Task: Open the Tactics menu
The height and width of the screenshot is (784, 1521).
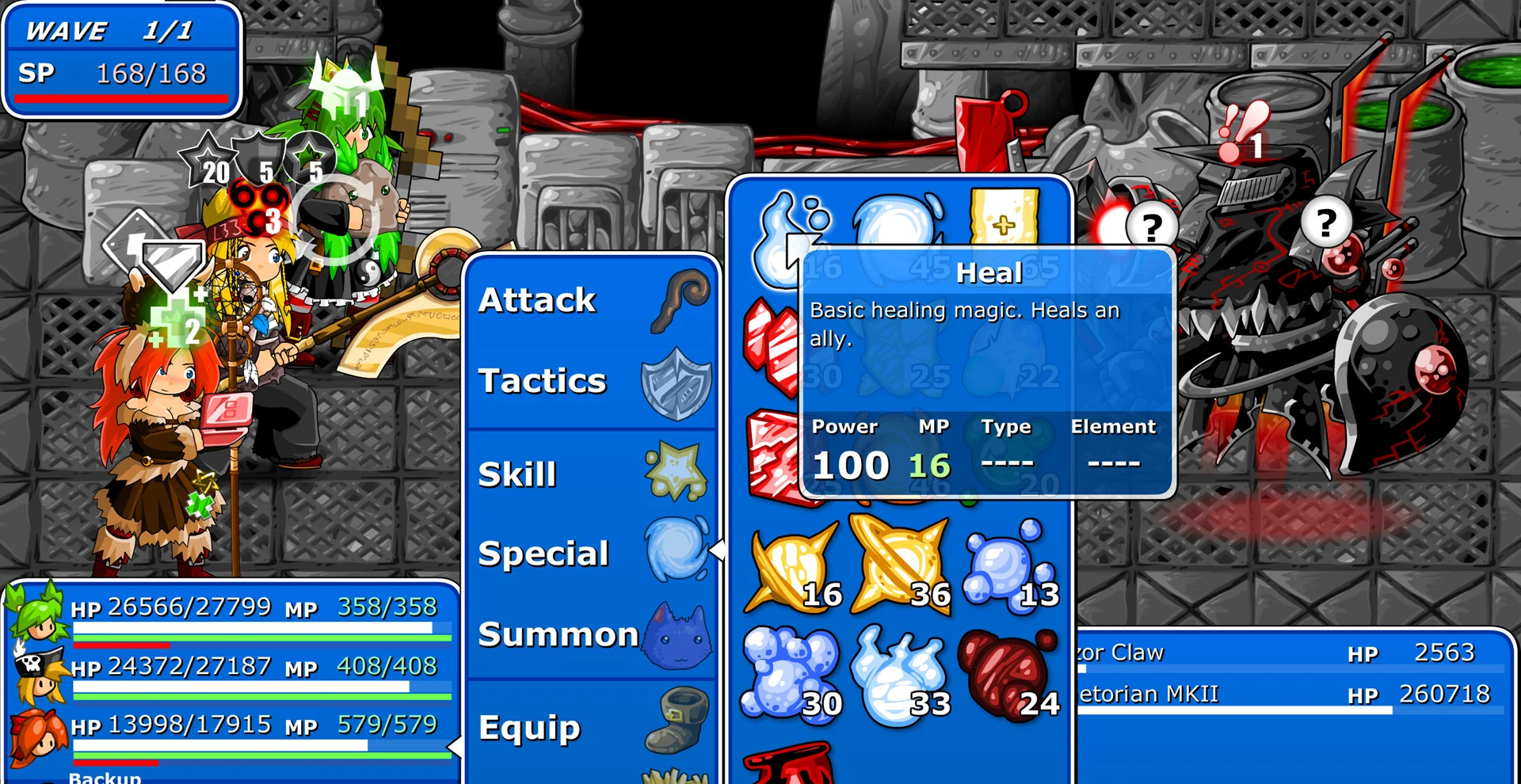Action: point(543,381)
